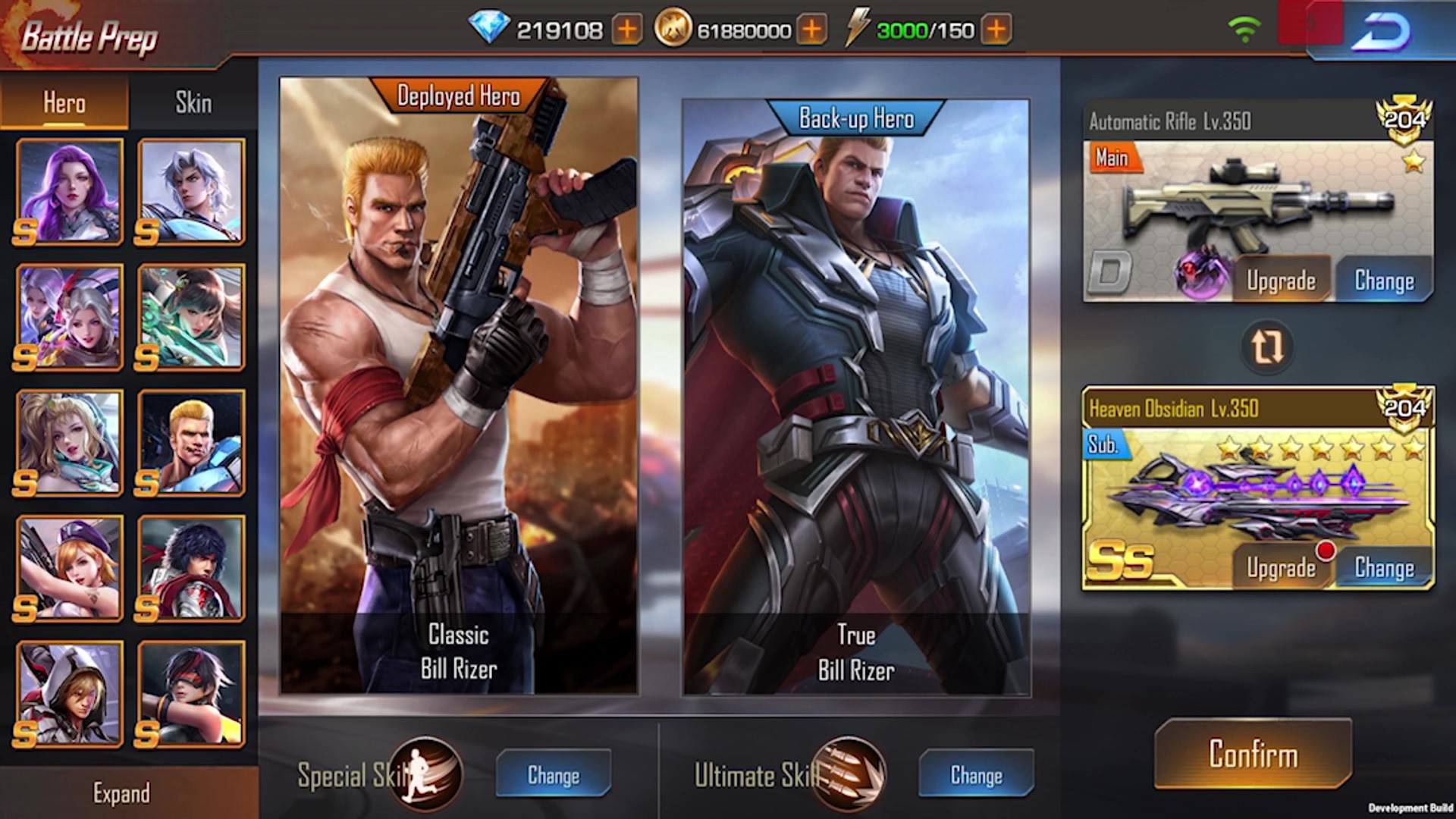The width and height of the screenshot is (1456, 819).
Task: Confirm the battle prep loadout
Action: (x=1253, y=754)
